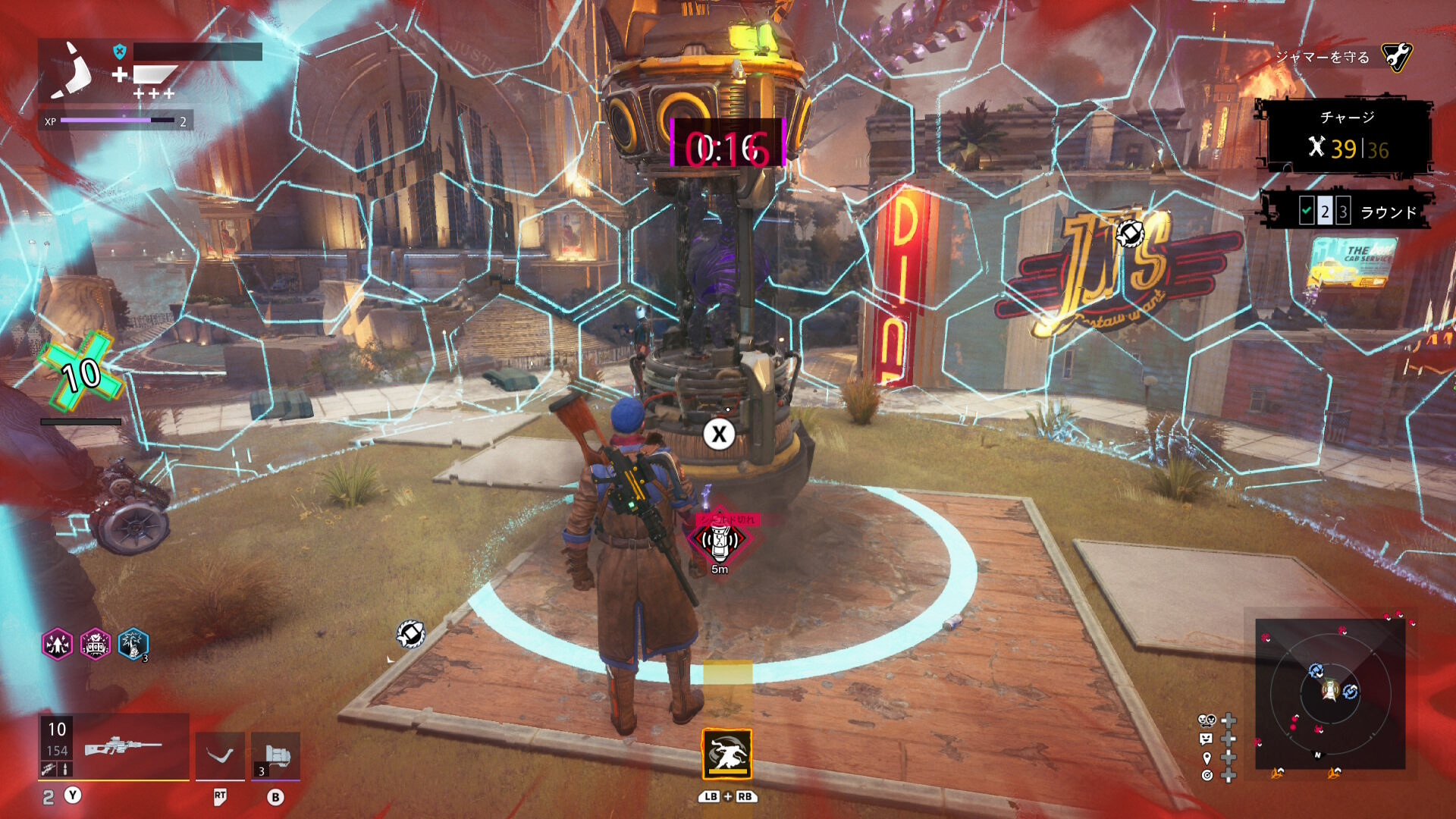The width and height of the screenshot is (1456, 819).
Task: Inspect the pink slot-machine buff icon
Action: tap(96, 645)
